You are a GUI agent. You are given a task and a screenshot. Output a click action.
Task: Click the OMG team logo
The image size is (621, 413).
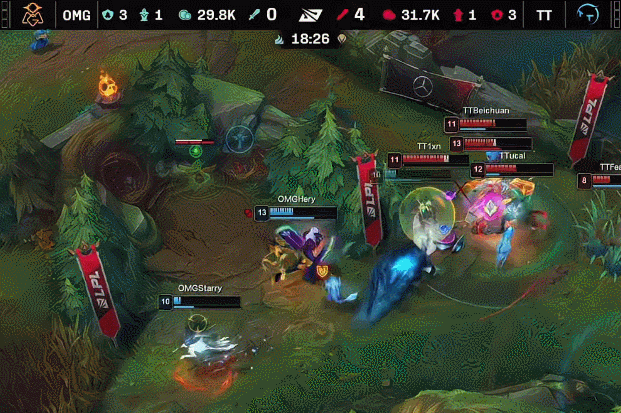[33, 15]
